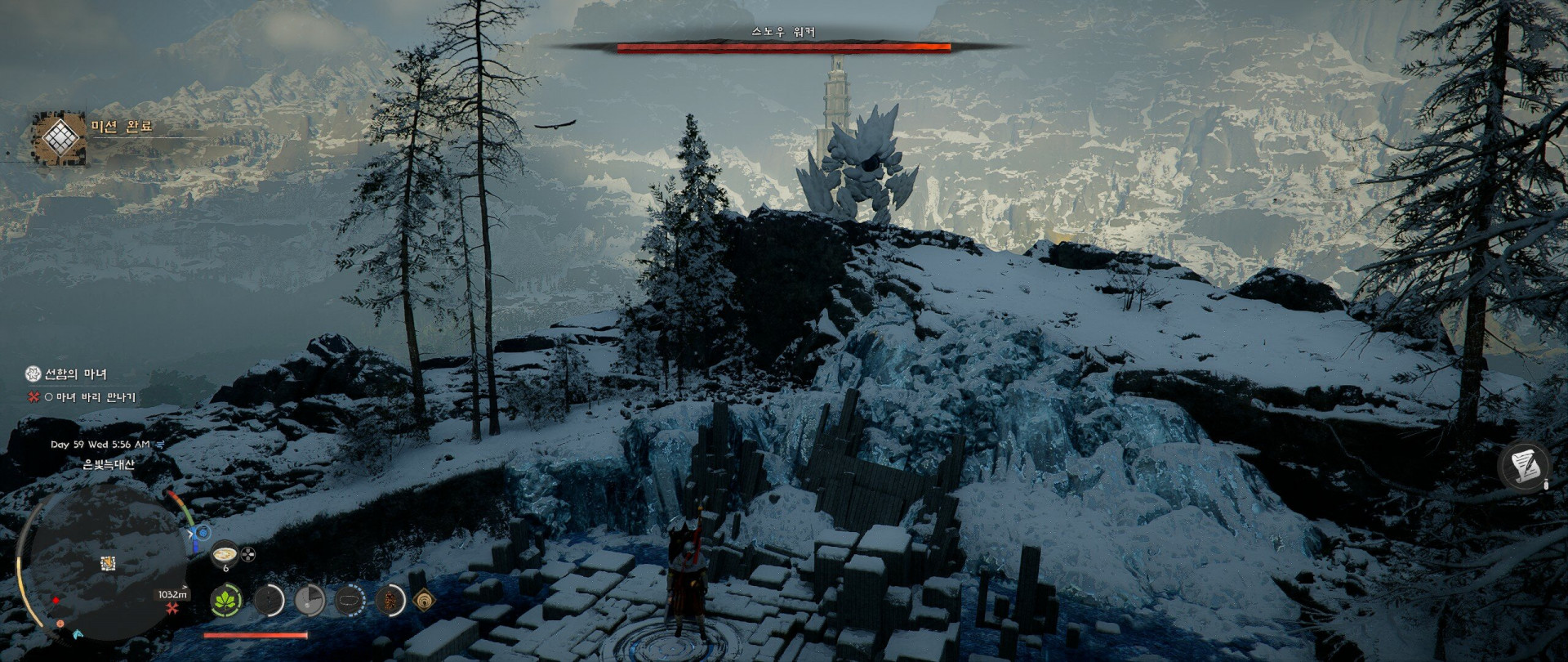Click the blue horse marker on minimap
1568x662 pixels.
[78, 634]
